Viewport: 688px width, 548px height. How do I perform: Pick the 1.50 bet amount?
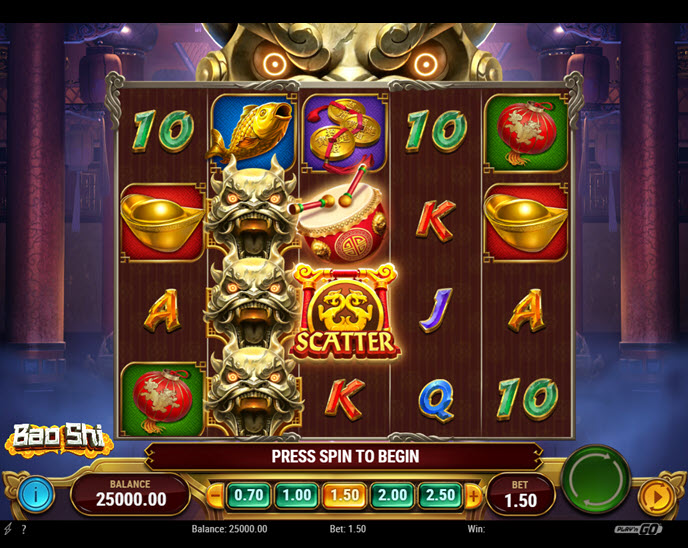point(343,494)
